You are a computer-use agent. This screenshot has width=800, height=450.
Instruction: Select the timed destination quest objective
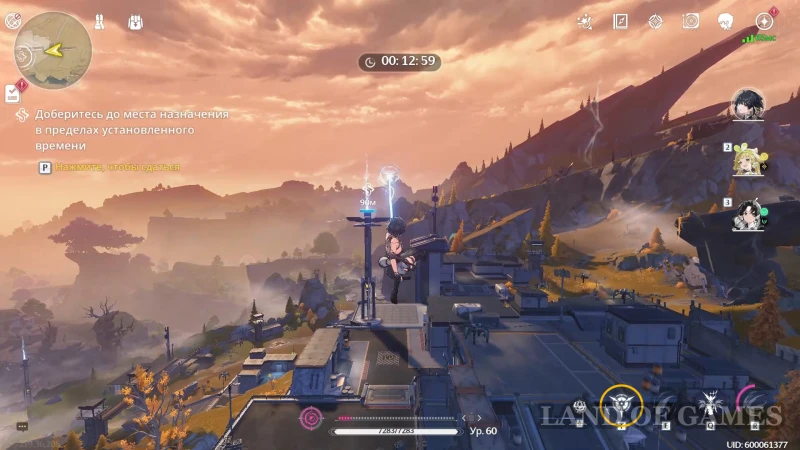tap(131, 130)
